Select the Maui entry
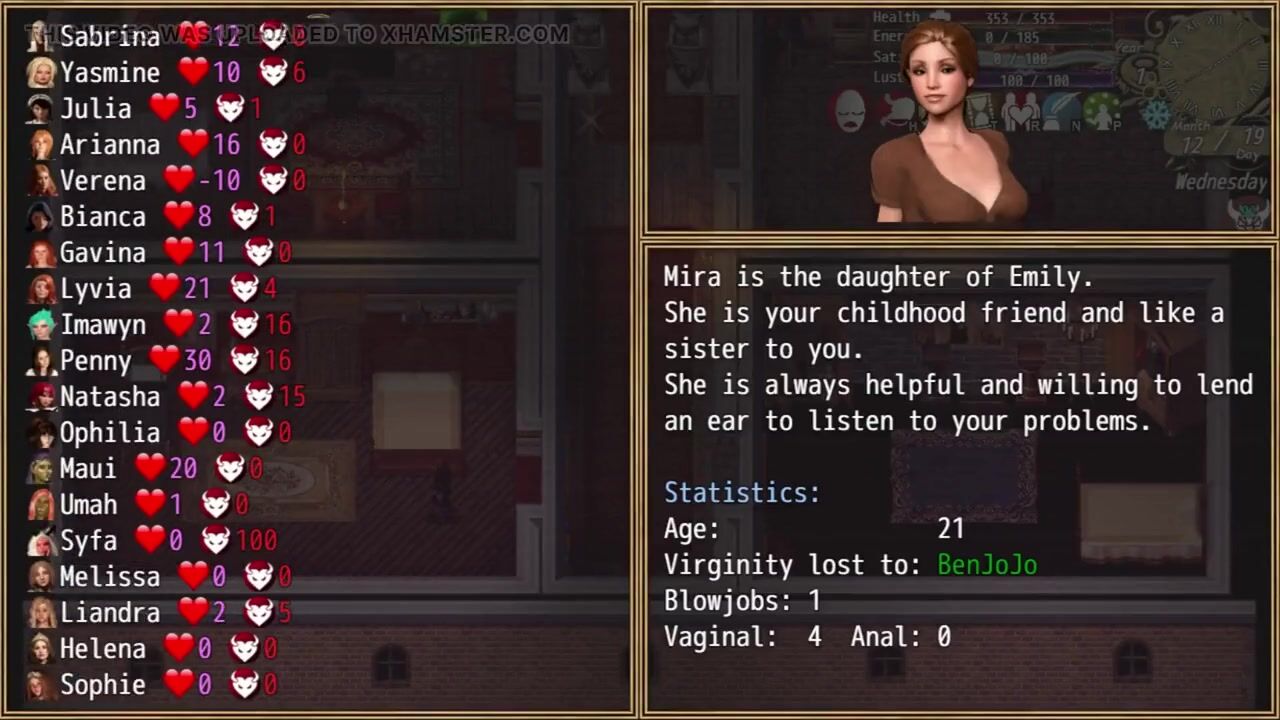The image size is (1280, 720). pyautogui.click(x=87, y=469)
